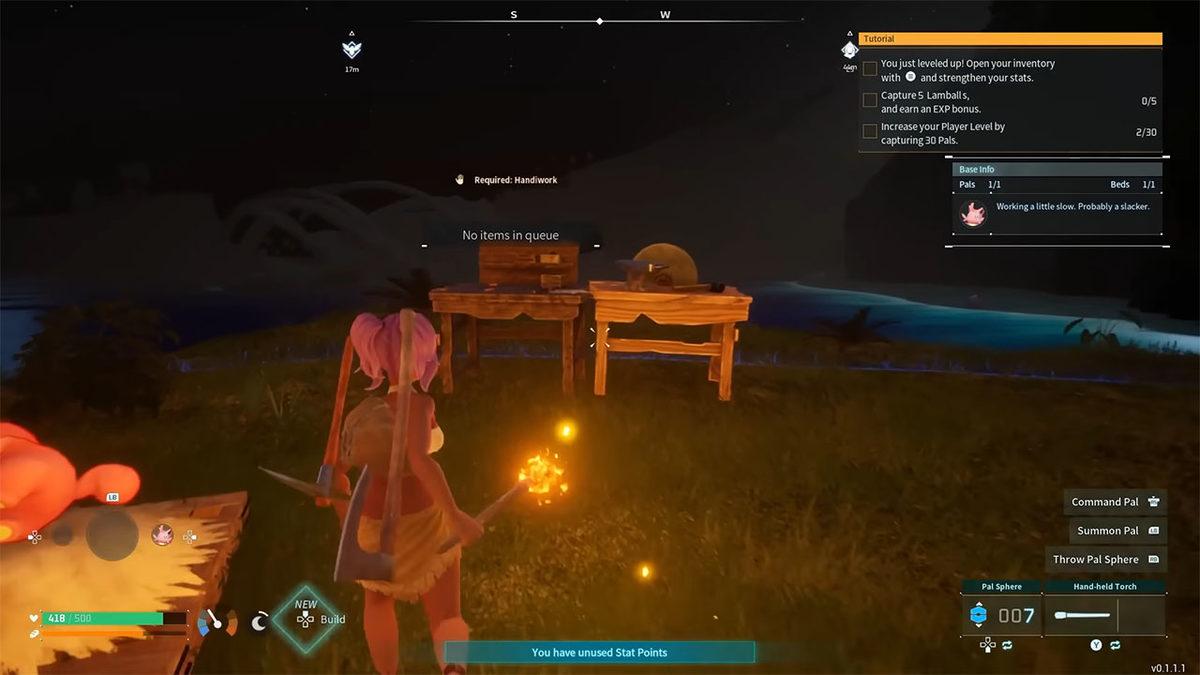The width and height of the screenshot is (1200, 675).
Task: Click the Tutorial panel header
Action: (1010, 39)
